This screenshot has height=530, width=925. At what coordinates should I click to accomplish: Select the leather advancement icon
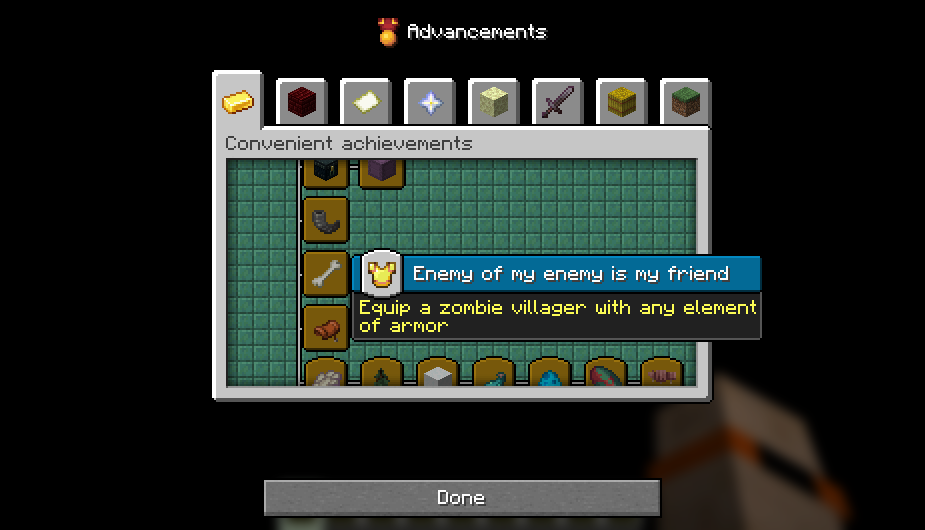pyautogui.click(x=326, y=328)
